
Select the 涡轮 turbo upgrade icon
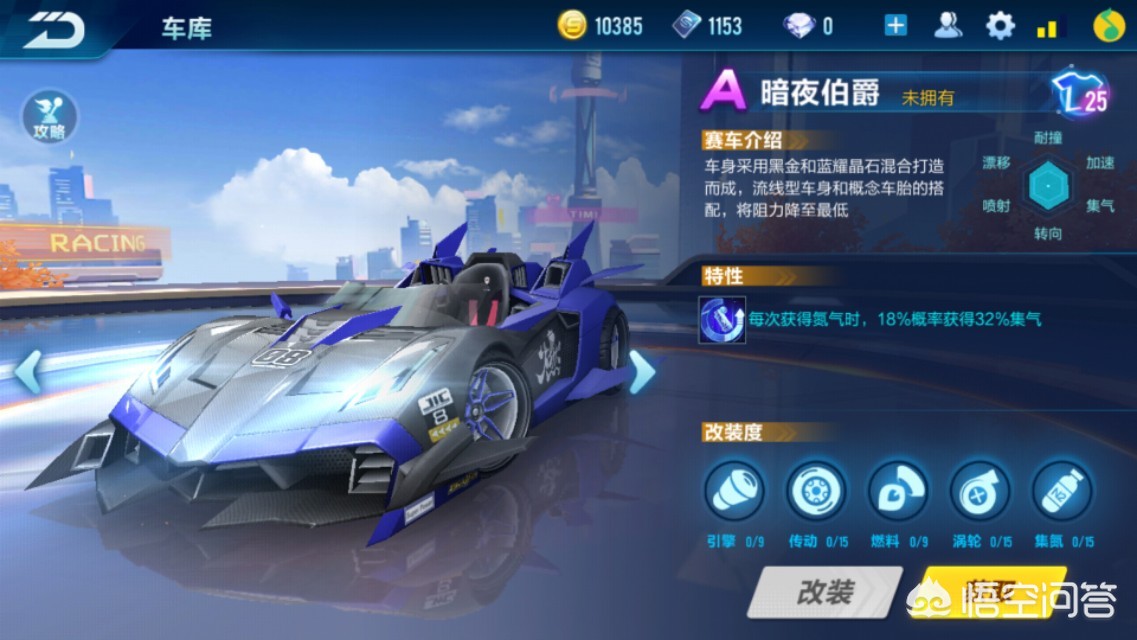coord(980,491)
